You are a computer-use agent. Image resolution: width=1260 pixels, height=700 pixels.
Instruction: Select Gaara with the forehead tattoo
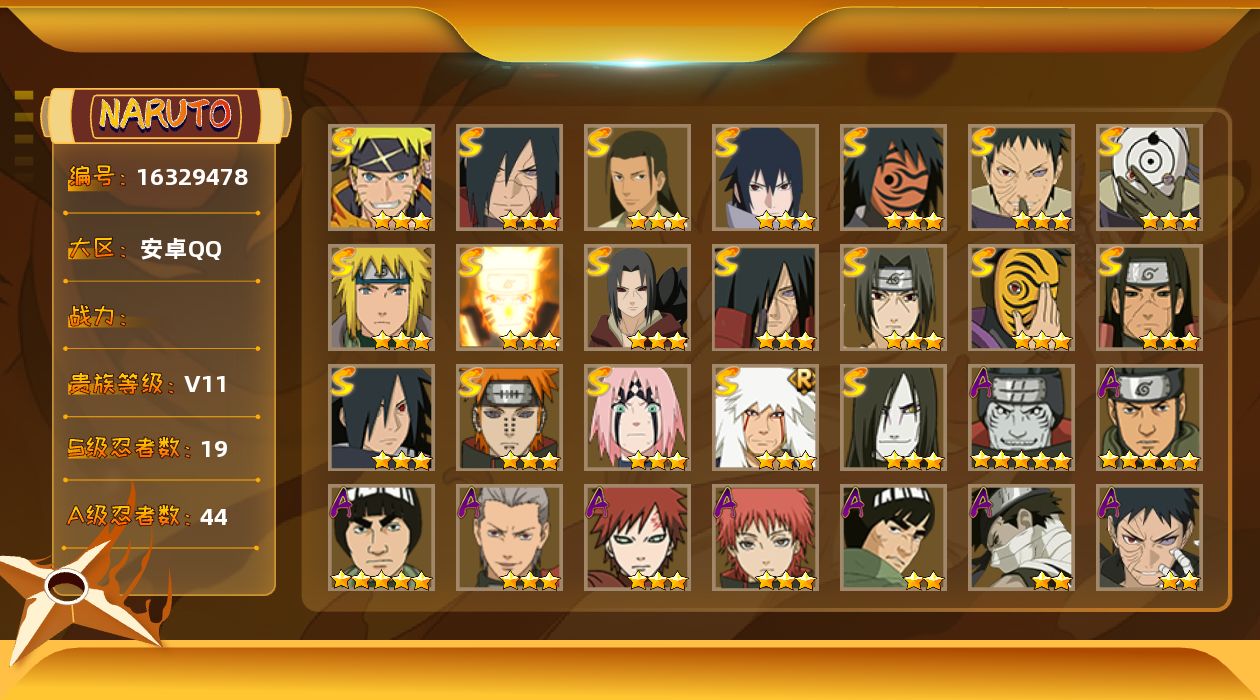click(637, 538)
